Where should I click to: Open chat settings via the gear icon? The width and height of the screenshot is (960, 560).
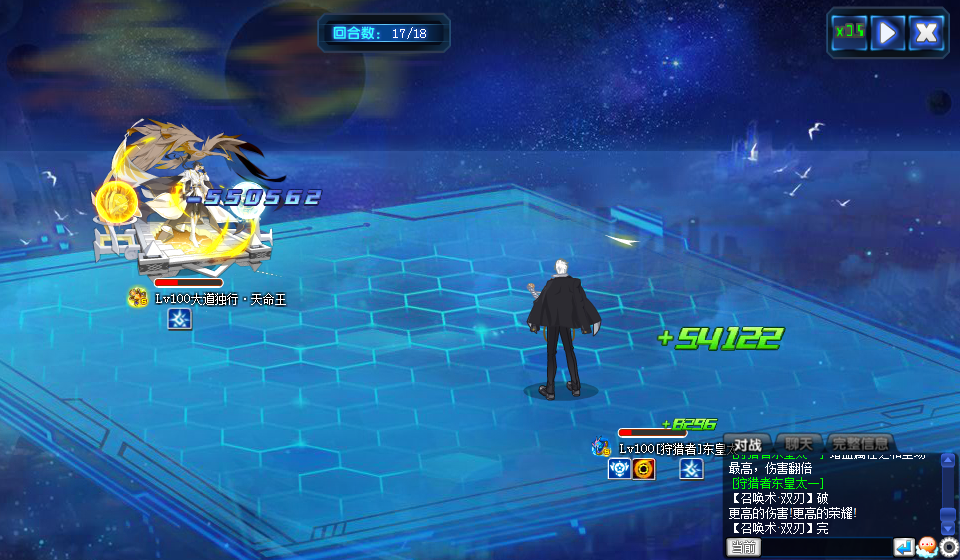949,547
